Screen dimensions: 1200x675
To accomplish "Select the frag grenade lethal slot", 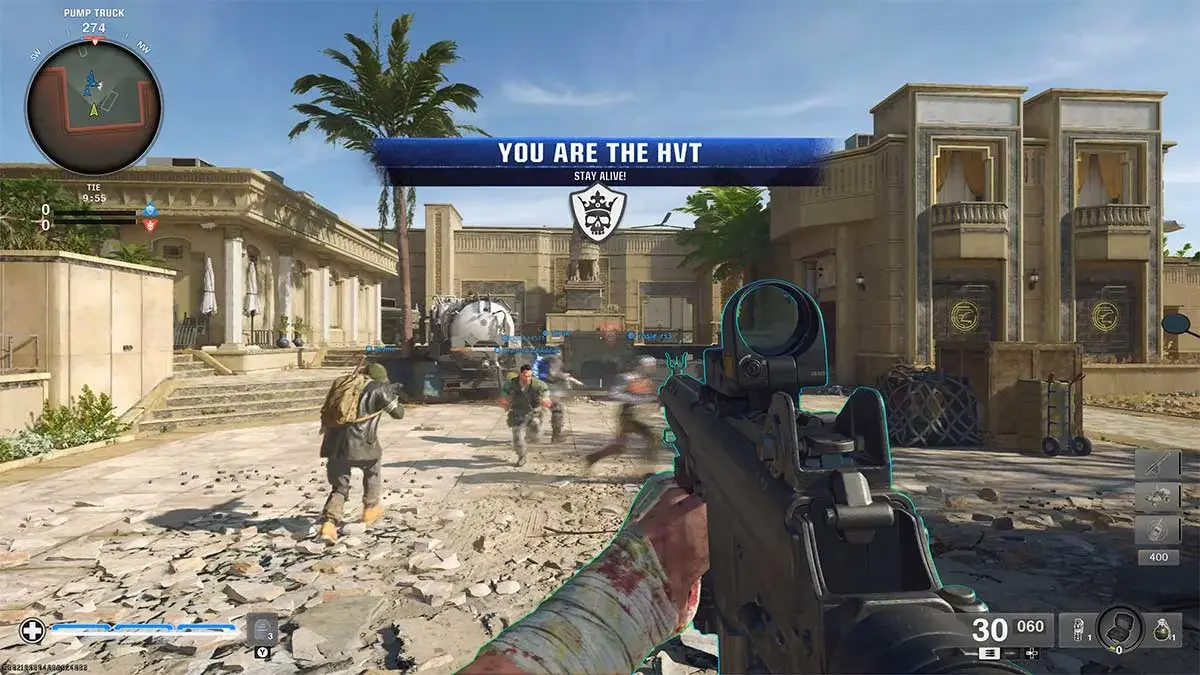I will (x=1160, y=629).
